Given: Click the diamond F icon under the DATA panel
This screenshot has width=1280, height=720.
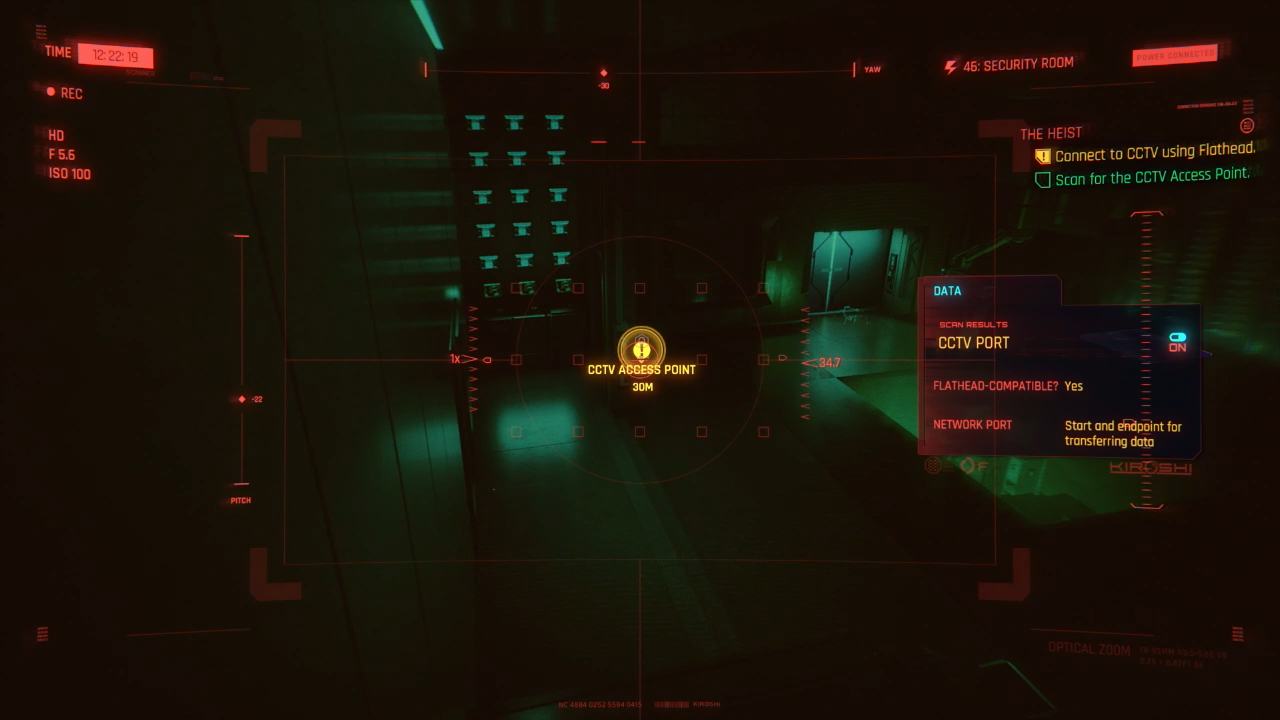Looking at the screenshot, I should tap(970, 465).
